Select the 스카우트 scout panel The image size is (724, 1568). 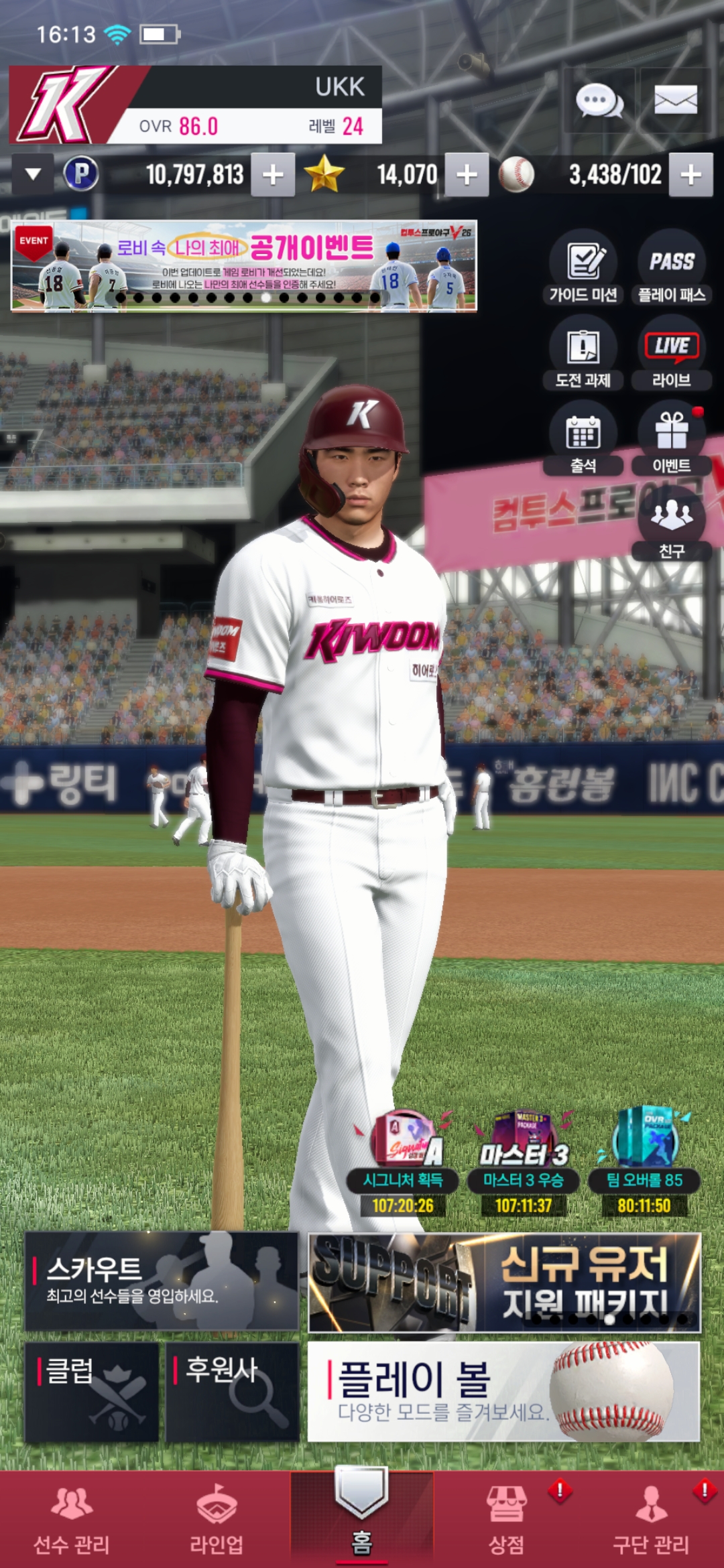[x=162, y=1281]
